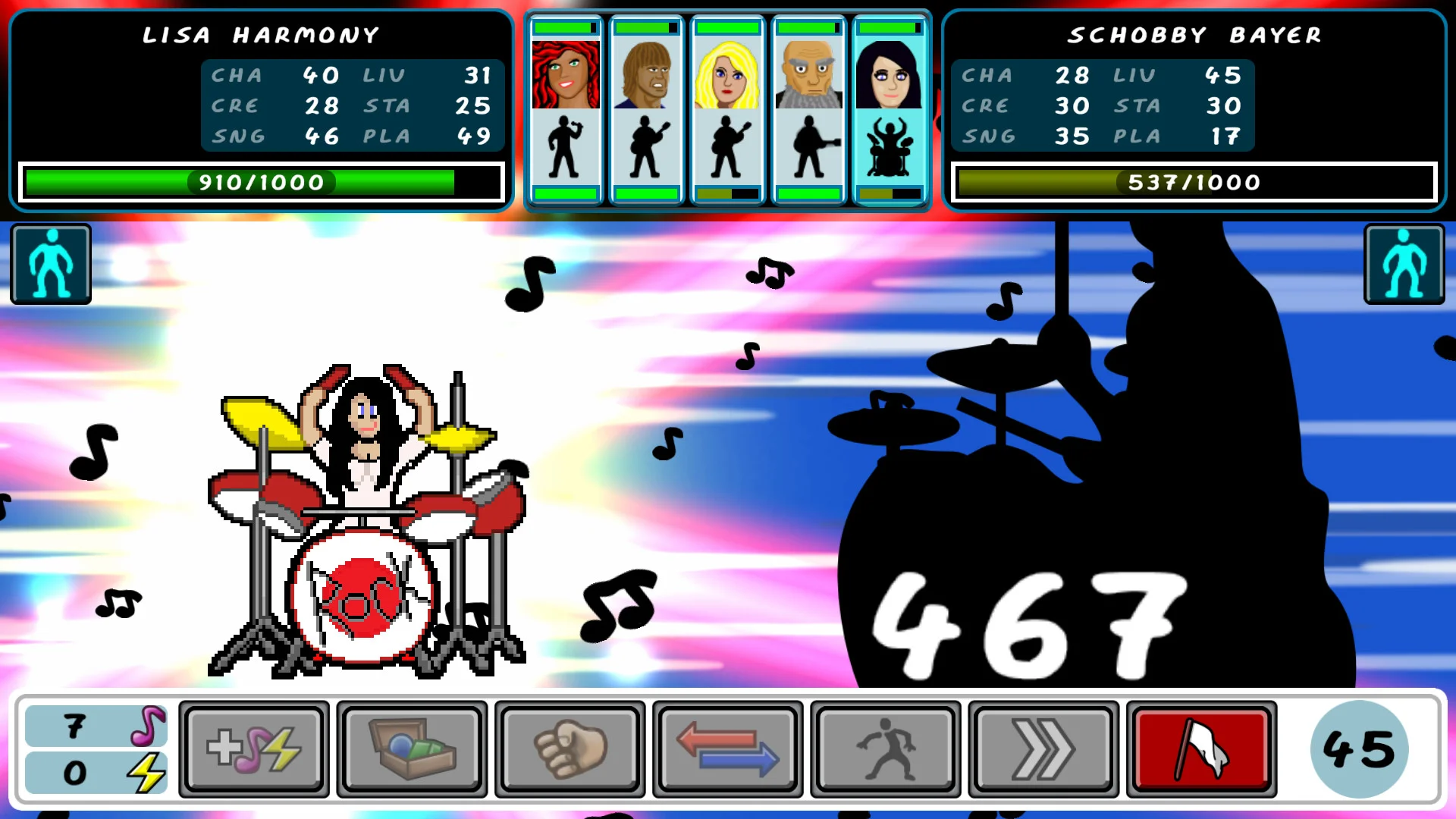Click Schobby Bayer's 537/1000 health bar

click(x=1194, y=182)
